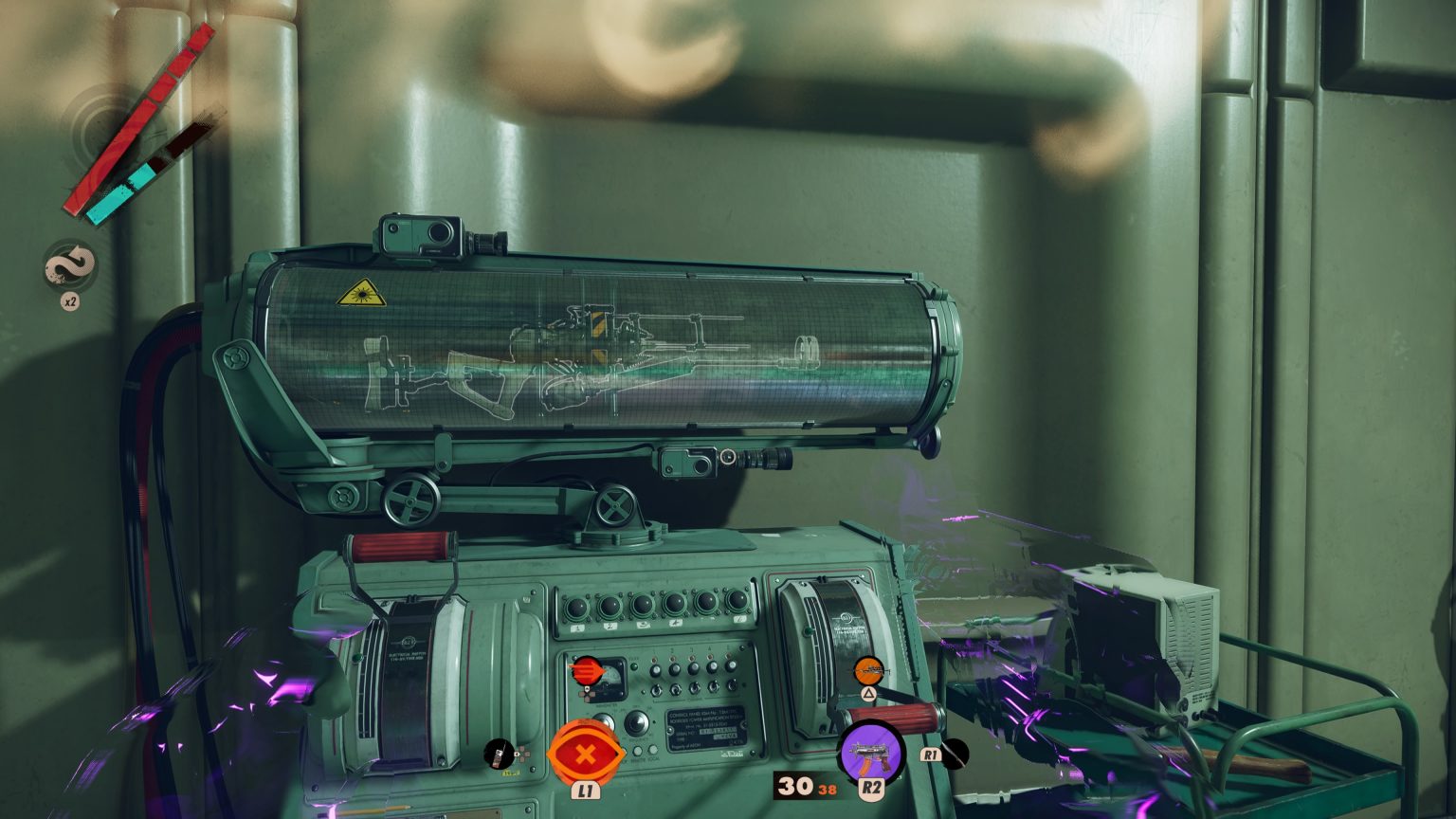Flip the first toggle switch on the control panel
The image size is (1456, 819).
coord(655,692)
